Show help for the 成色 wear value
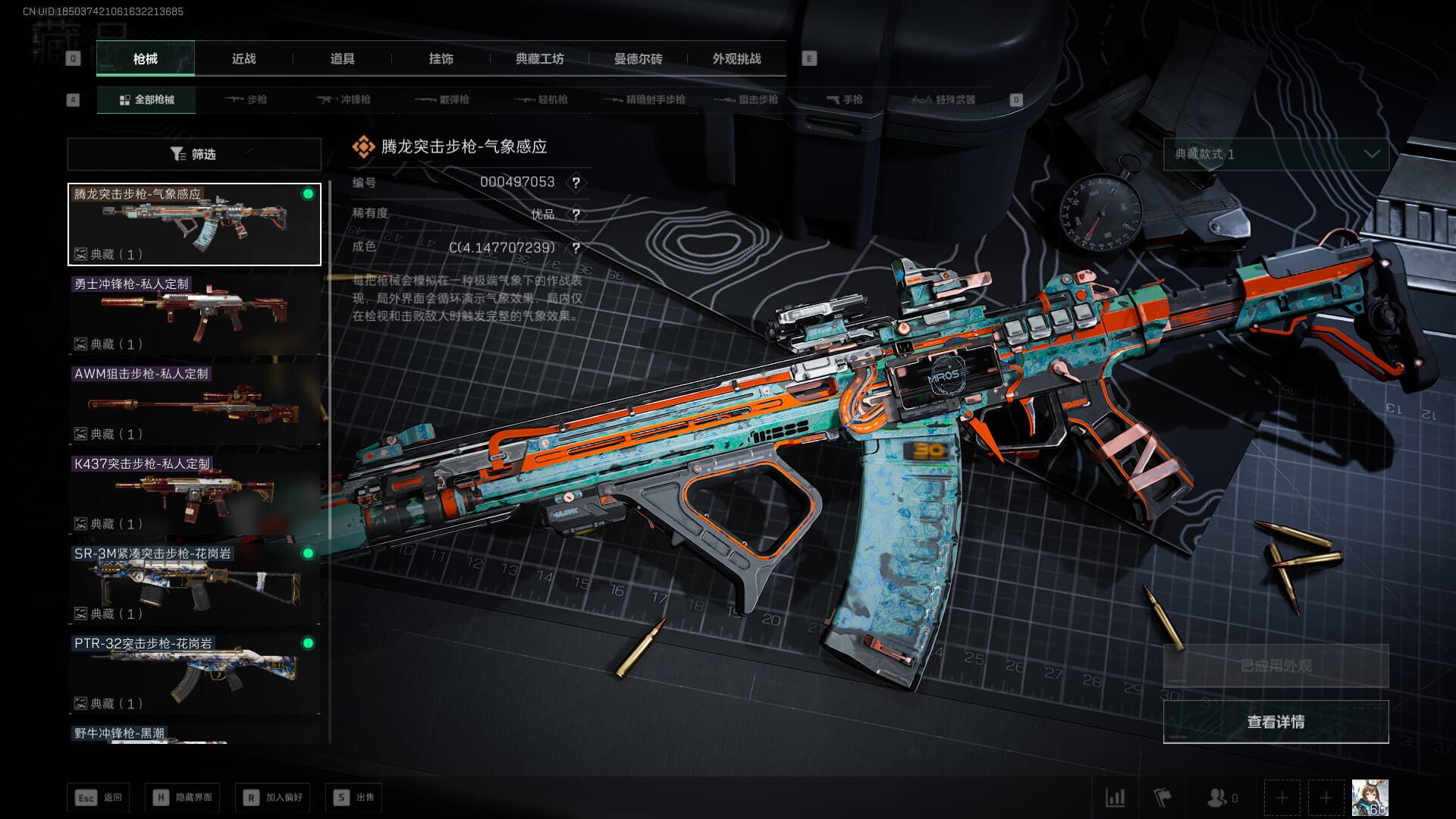Image resolution: width=1456 pixels, height=819 pixels. (x=576, y=248)
